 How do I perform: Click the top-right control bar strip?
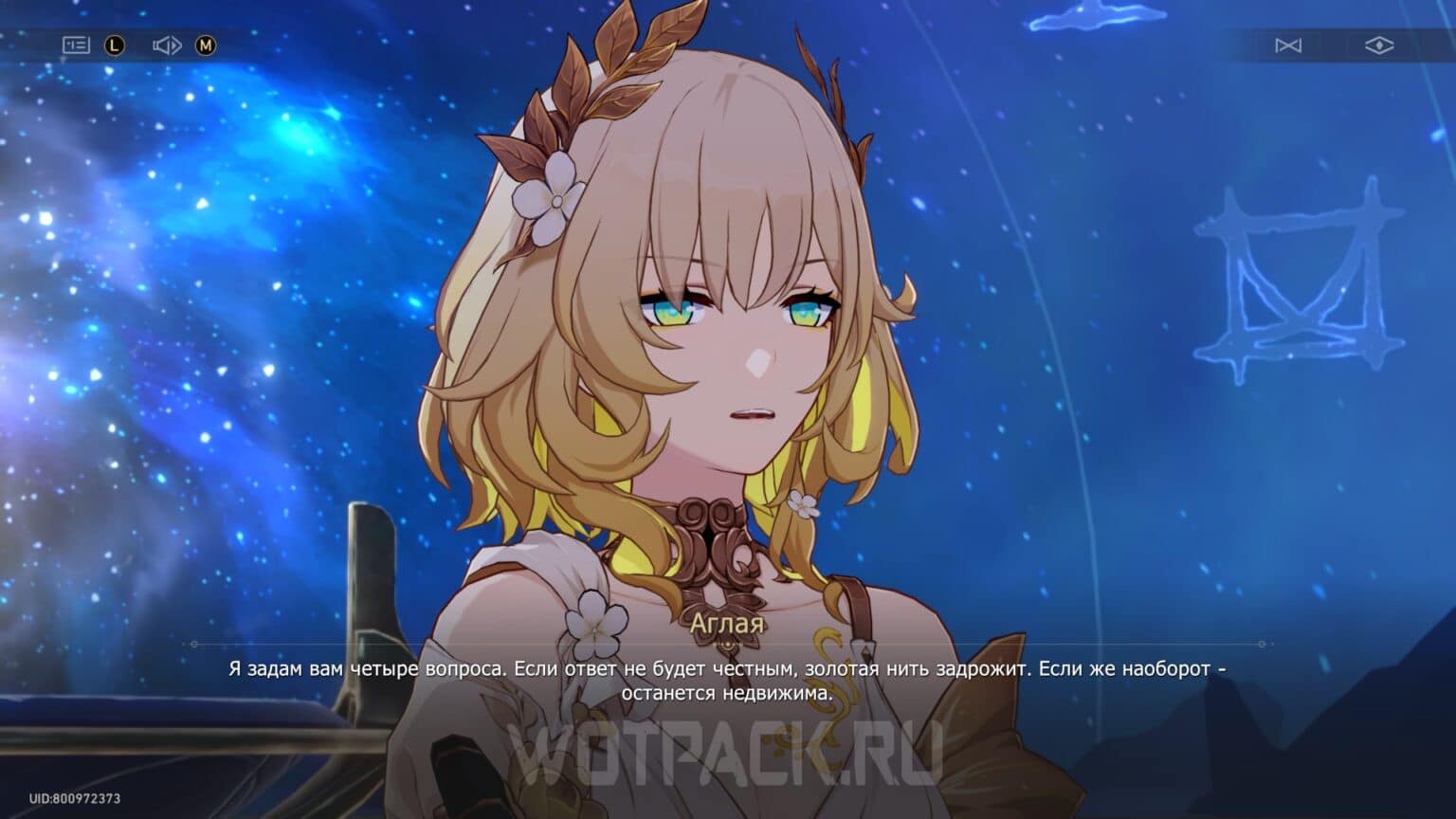[x=1327, y=45]
